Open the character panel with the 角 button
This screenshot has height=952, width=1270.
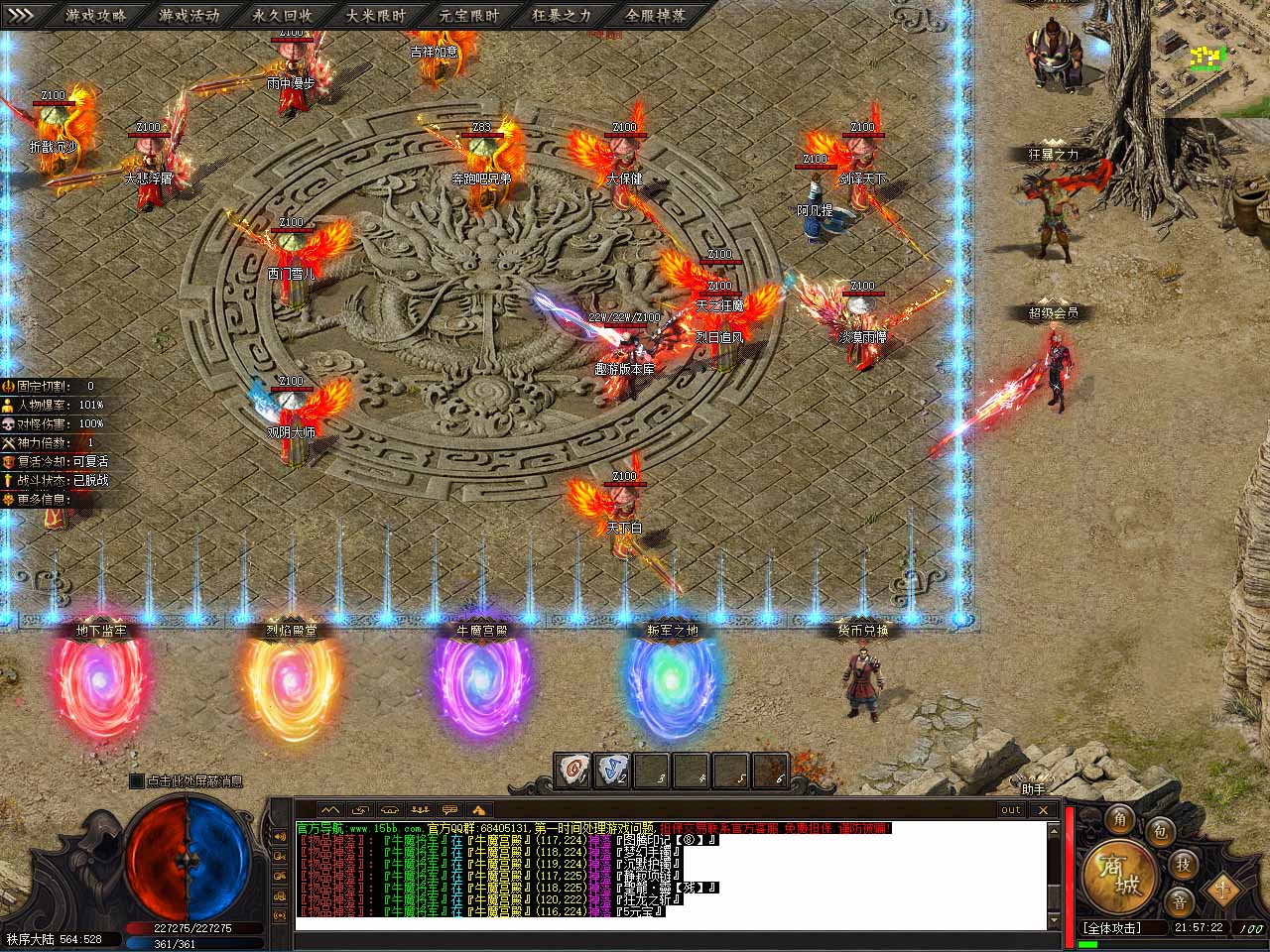click(1120, 819)
